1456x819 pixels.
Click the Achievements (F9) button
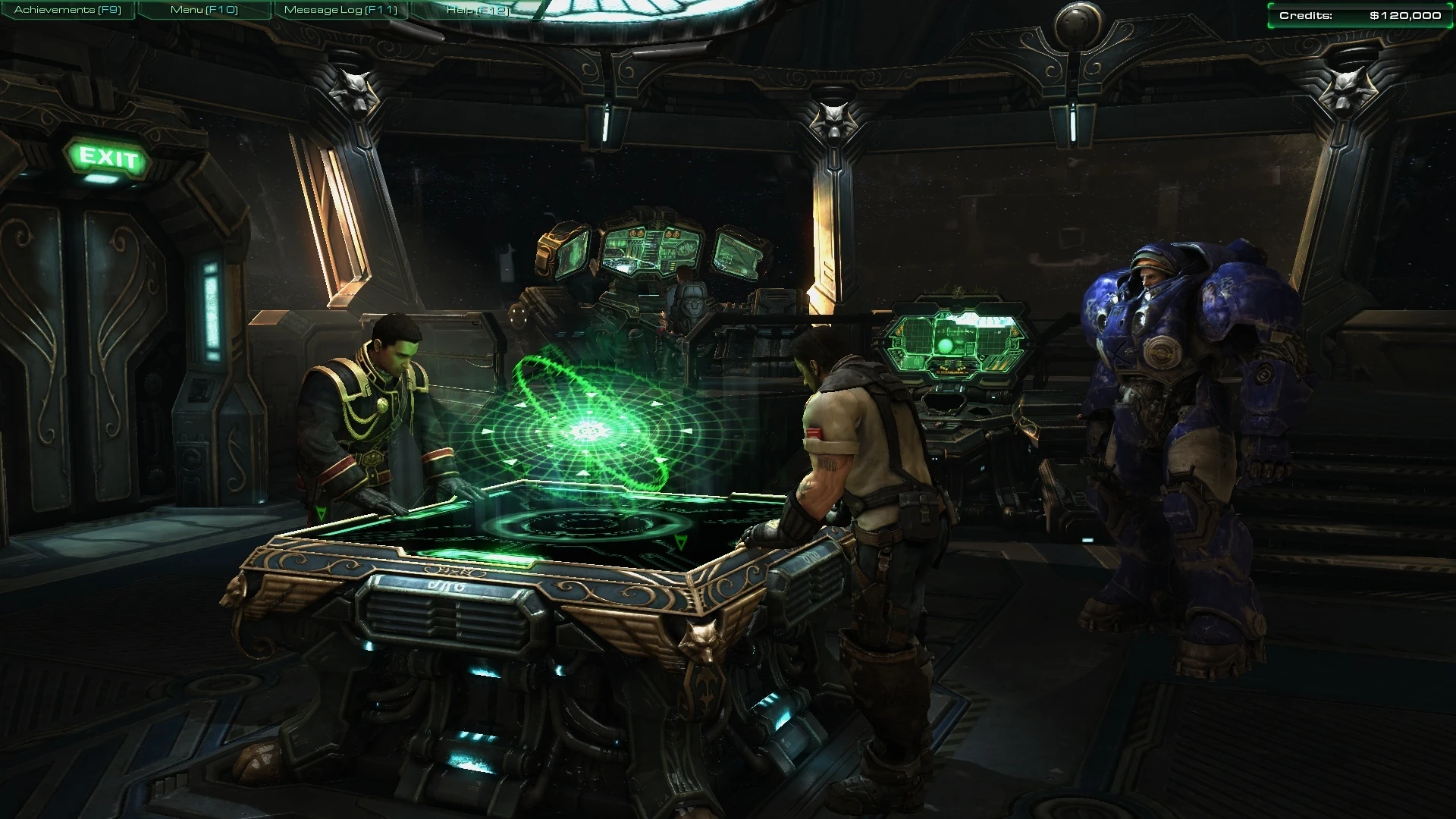(67, 11)
